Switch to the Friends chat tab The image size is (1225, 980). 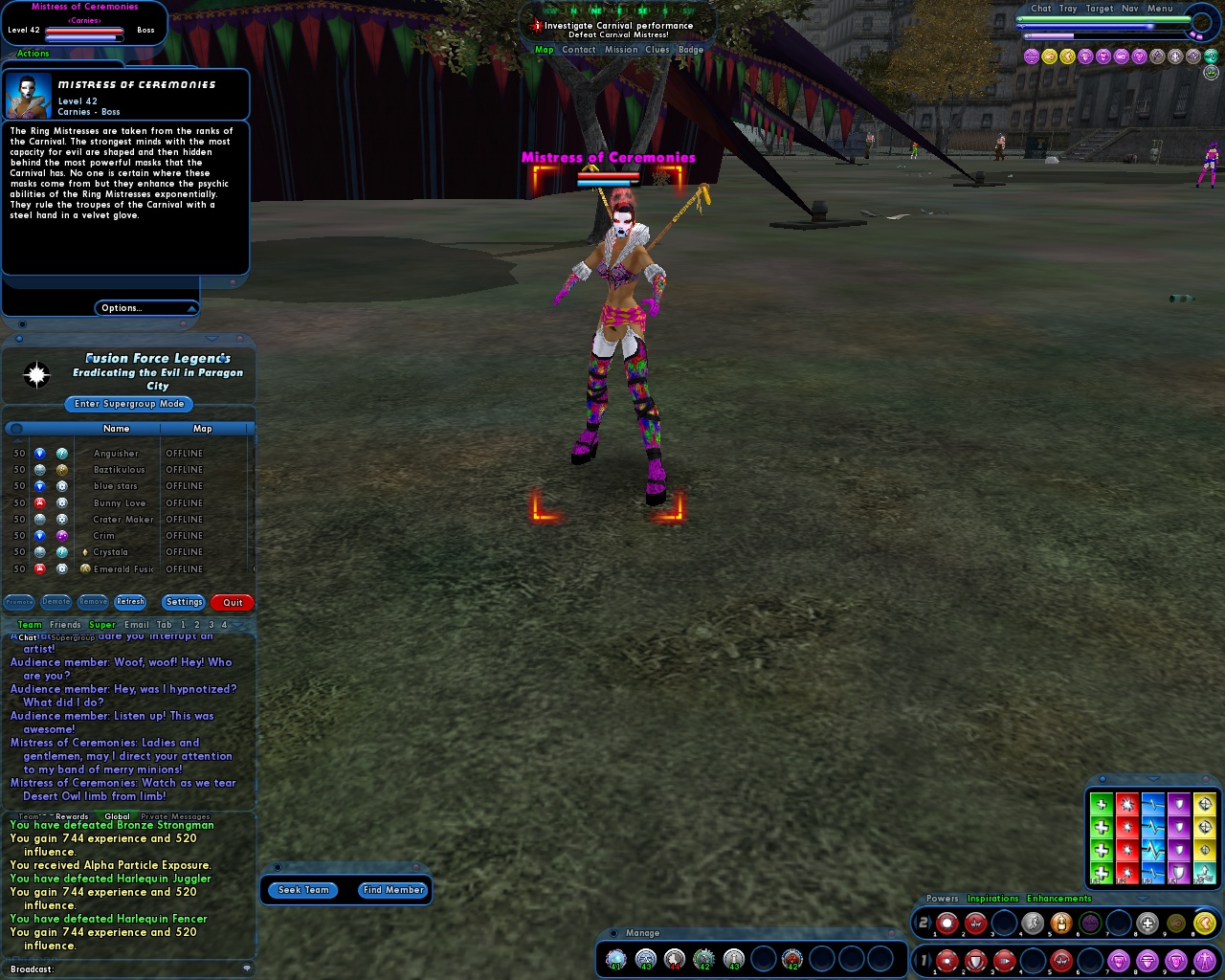pyautogui.click(x=65, y=624)
